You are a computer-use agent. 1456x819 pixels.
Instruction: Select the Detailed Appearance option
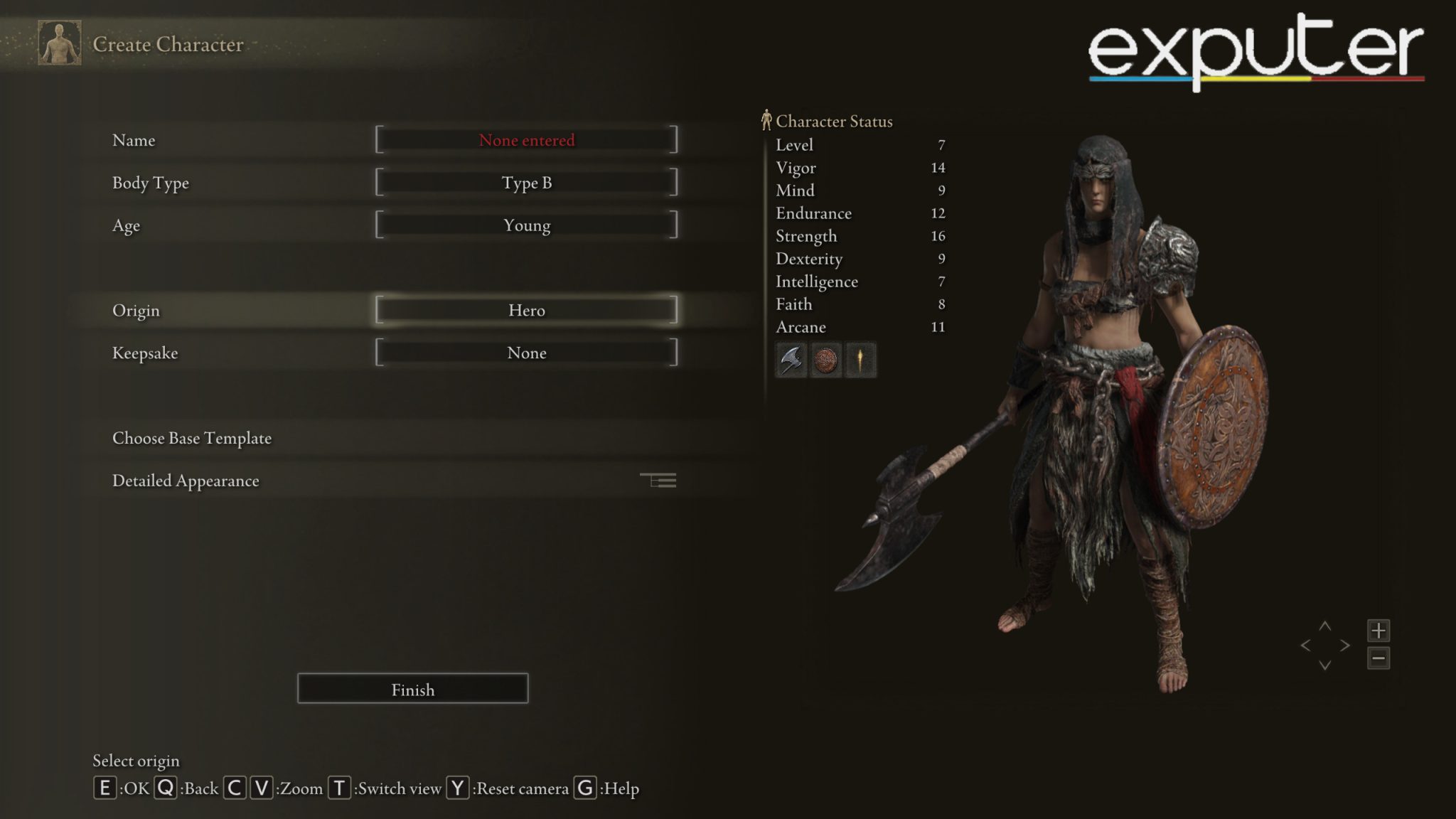(x=186, y=481)
